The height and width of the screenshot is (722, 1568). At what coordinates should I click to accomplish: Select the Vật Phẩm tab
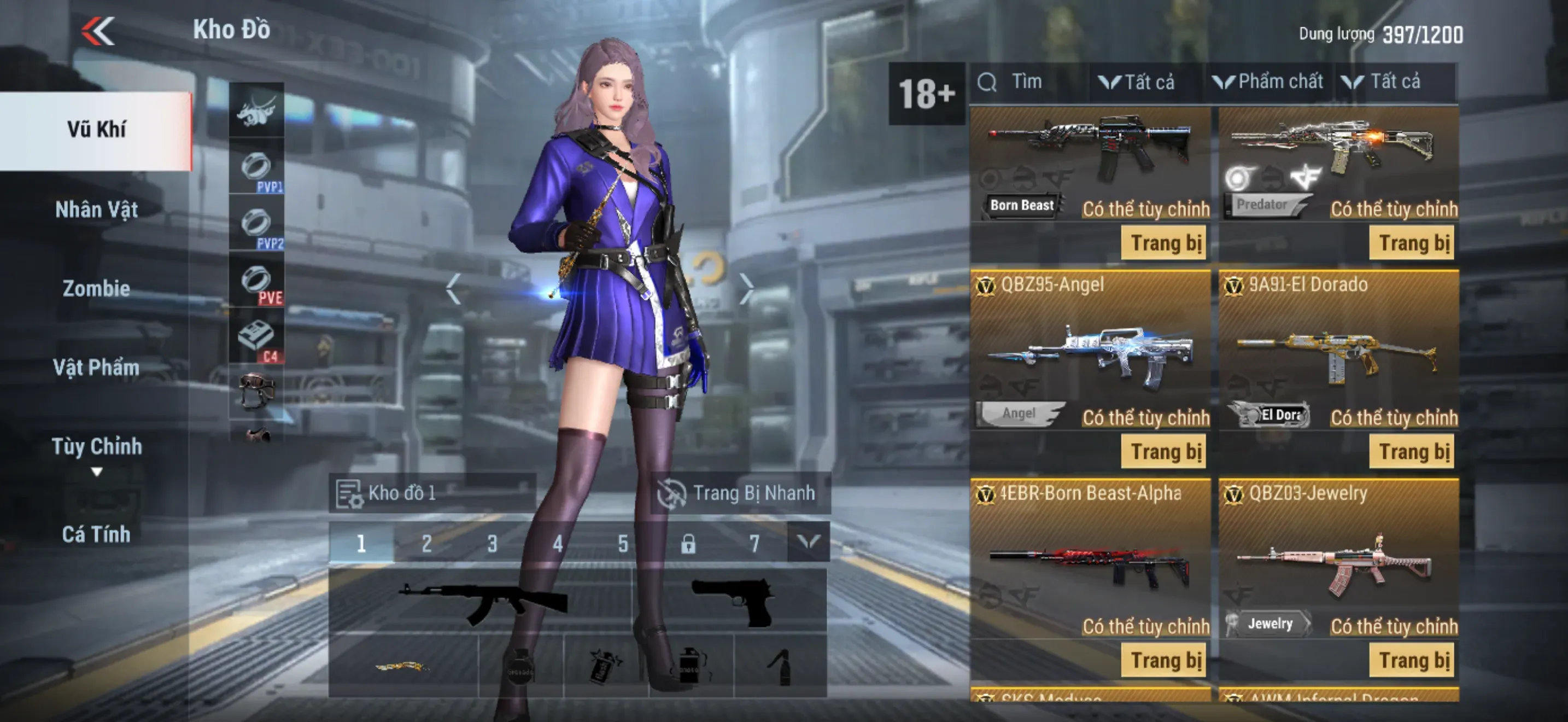tap(96, 368)
